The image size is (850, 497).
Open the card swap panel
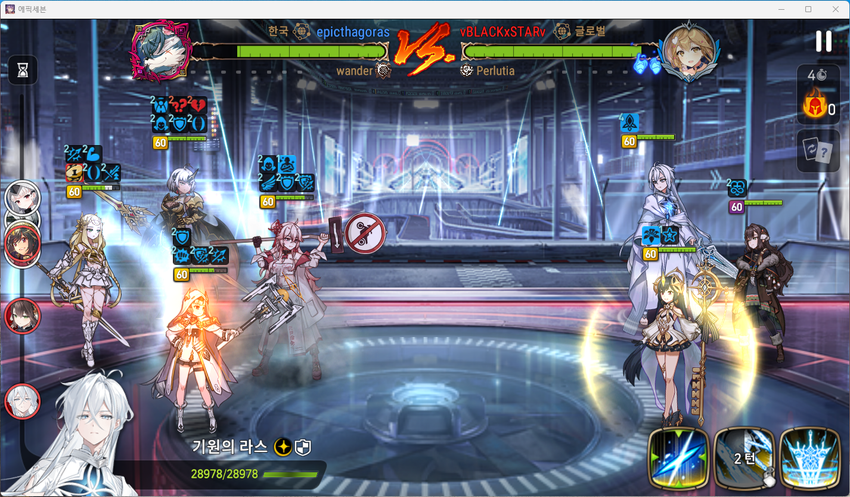(817, 150)
